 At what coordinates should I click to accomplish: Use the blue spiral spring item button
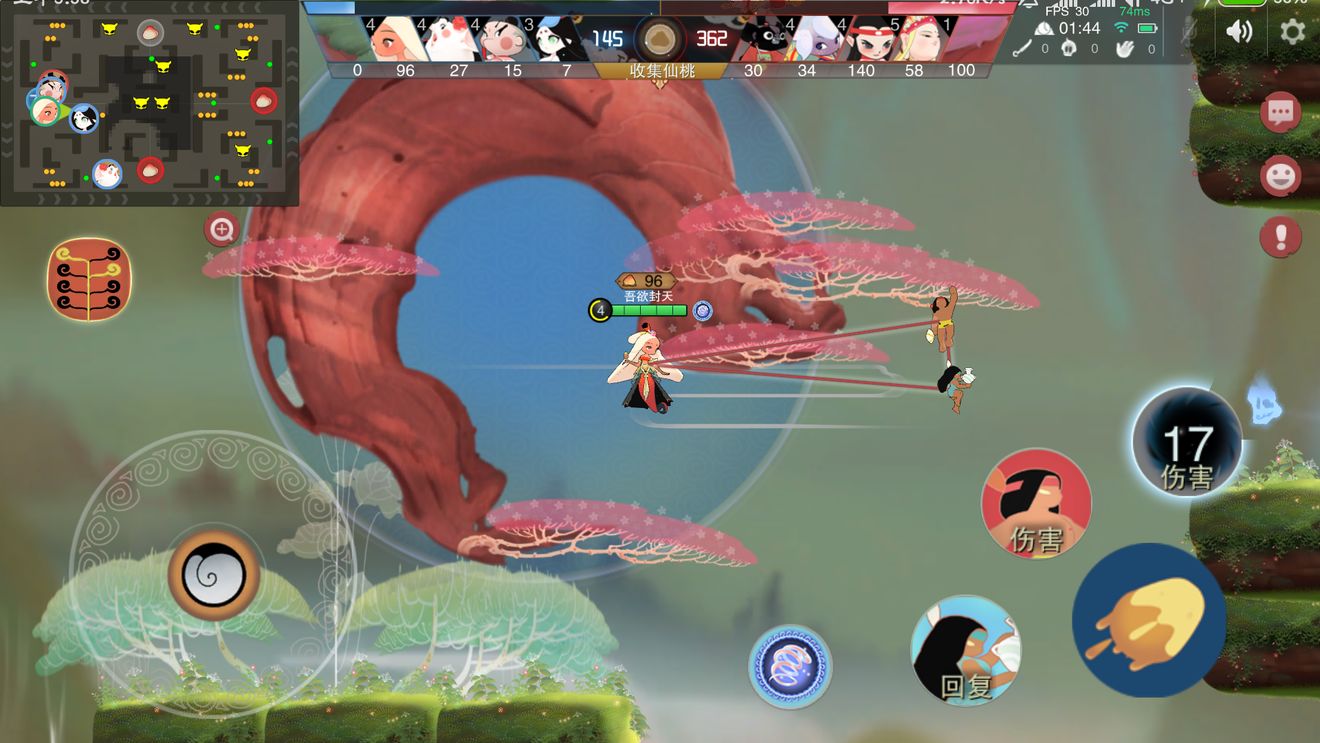click(x=790, y=666)
